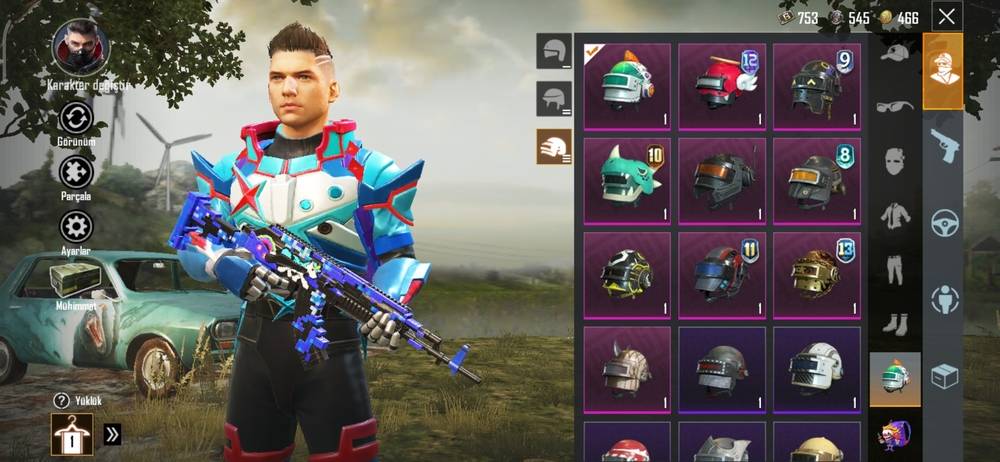Expand the loadout list with double arrow
The width and height of the screenshot is (1000, 462).
click(x=112, y=434)
